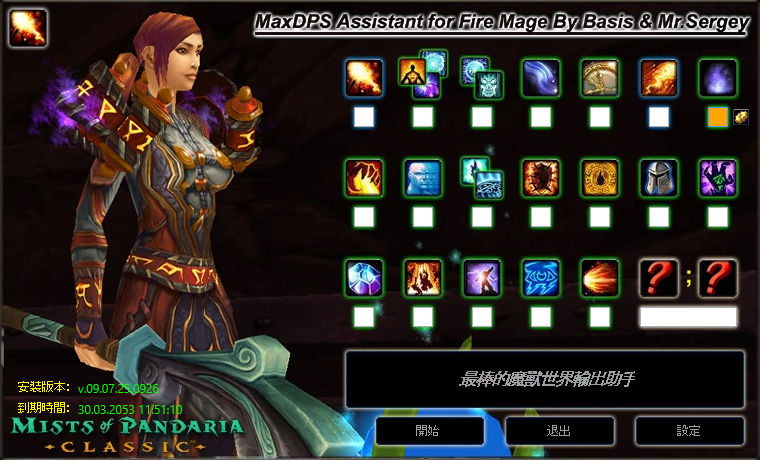Click the small gold icon beside the orange checkbox
The width and height of the screenshot is (760, 460).
(741, 117)
